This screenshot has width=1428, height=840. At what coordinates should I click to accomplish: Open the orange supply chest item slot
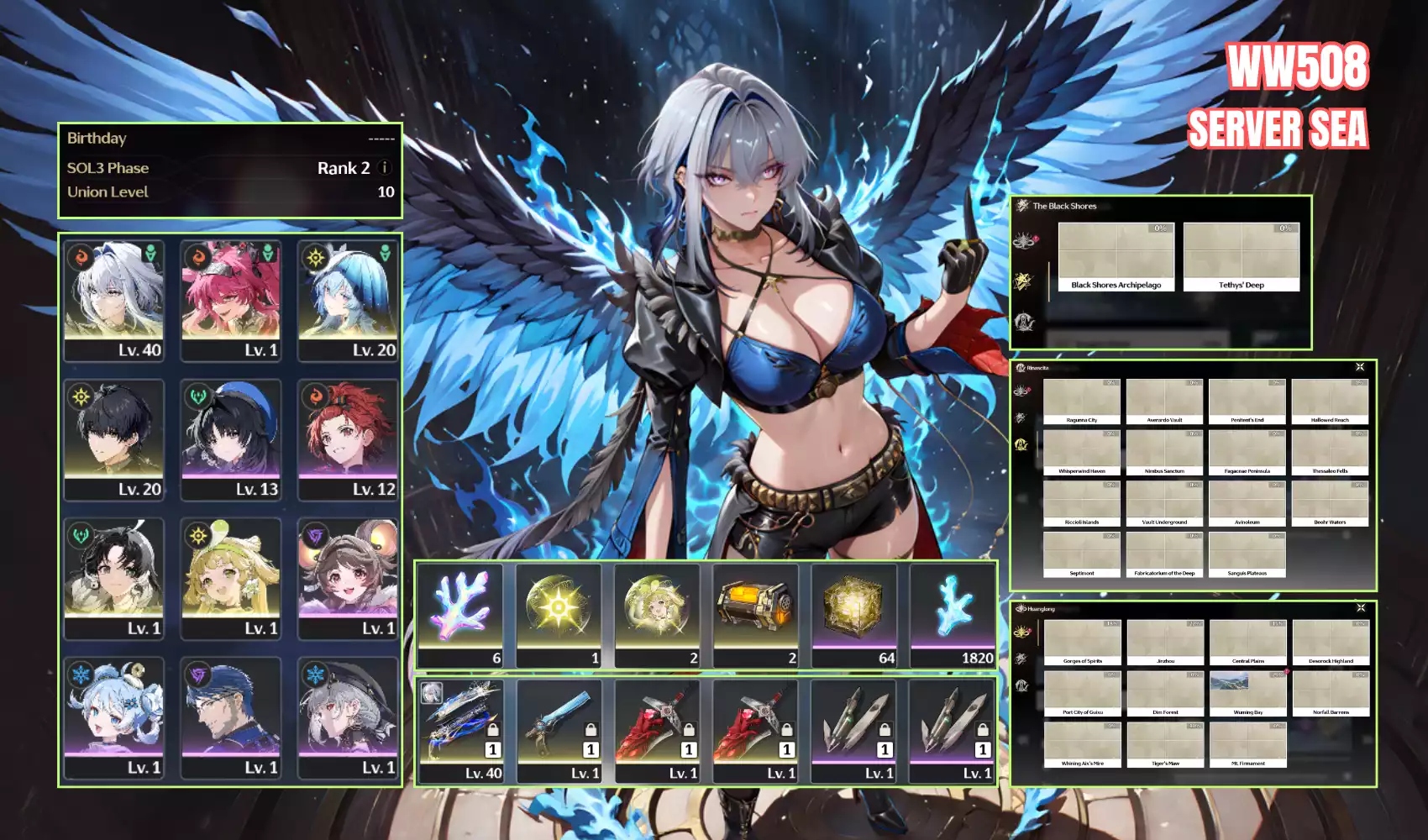pyautogui.click(x=756, y=615)
